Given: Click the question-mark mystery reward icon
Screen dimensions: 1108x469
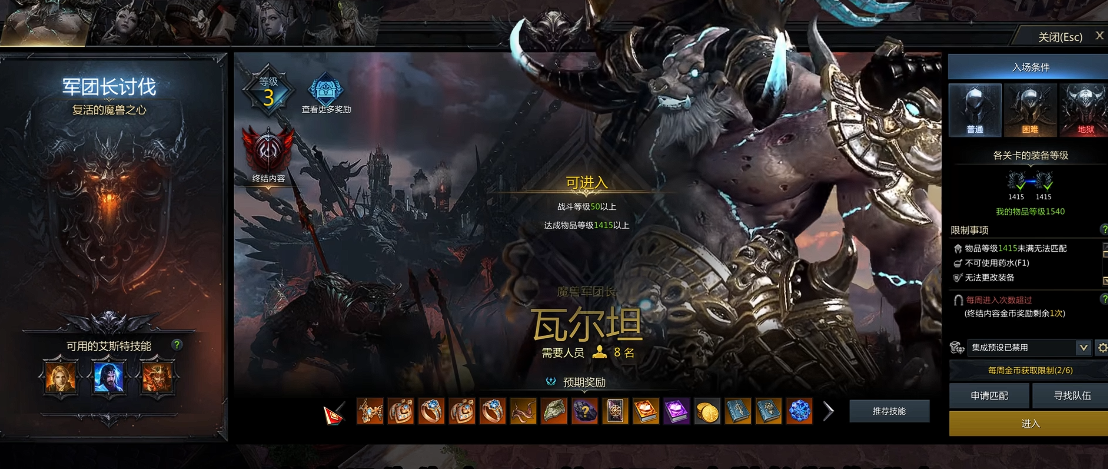Looking at the screenshot, I should [x=585, y=411].
